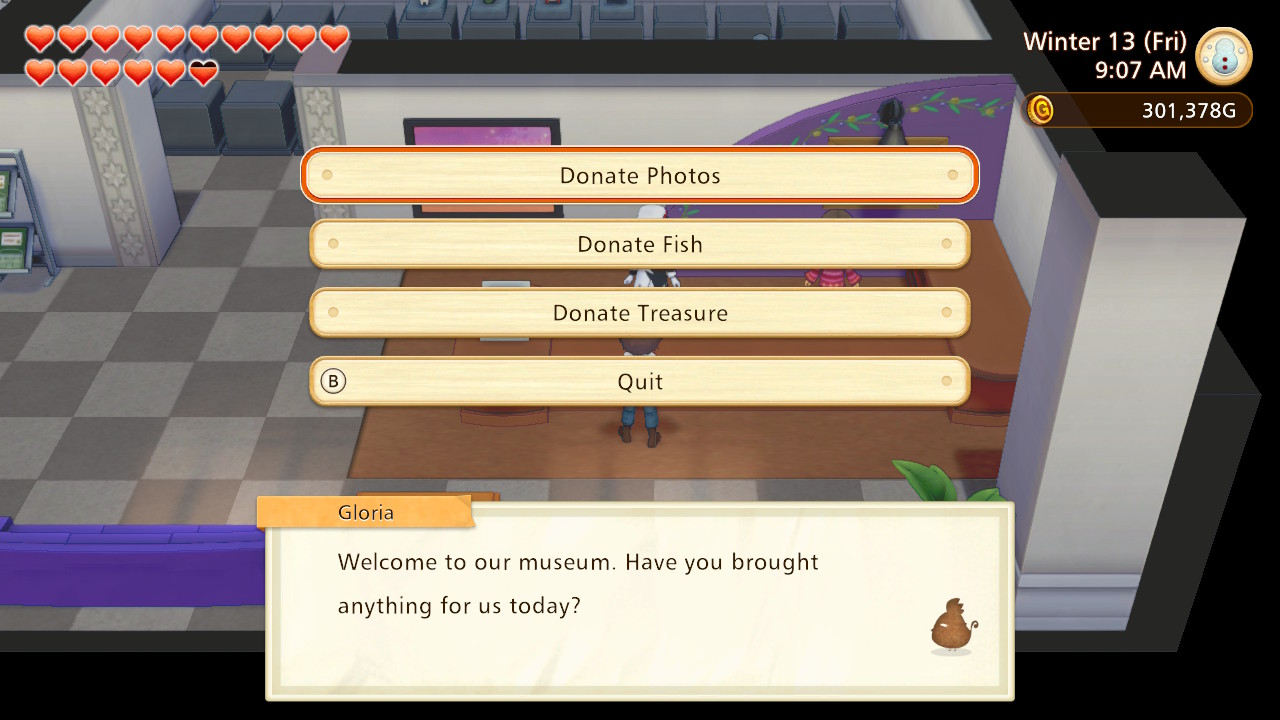Click the circled B button prompt beside Quit
This screenshot has height=720, width=1280.
(333, 381)
